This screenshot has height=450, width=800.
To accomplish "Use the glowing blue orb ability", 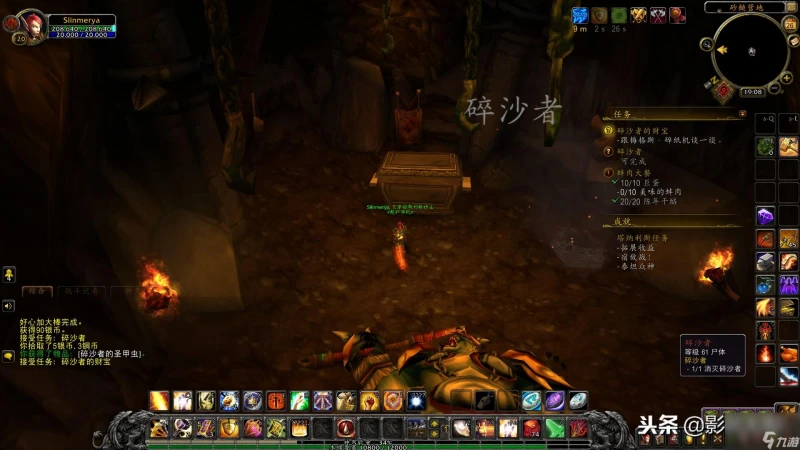I will coord(417,401).
